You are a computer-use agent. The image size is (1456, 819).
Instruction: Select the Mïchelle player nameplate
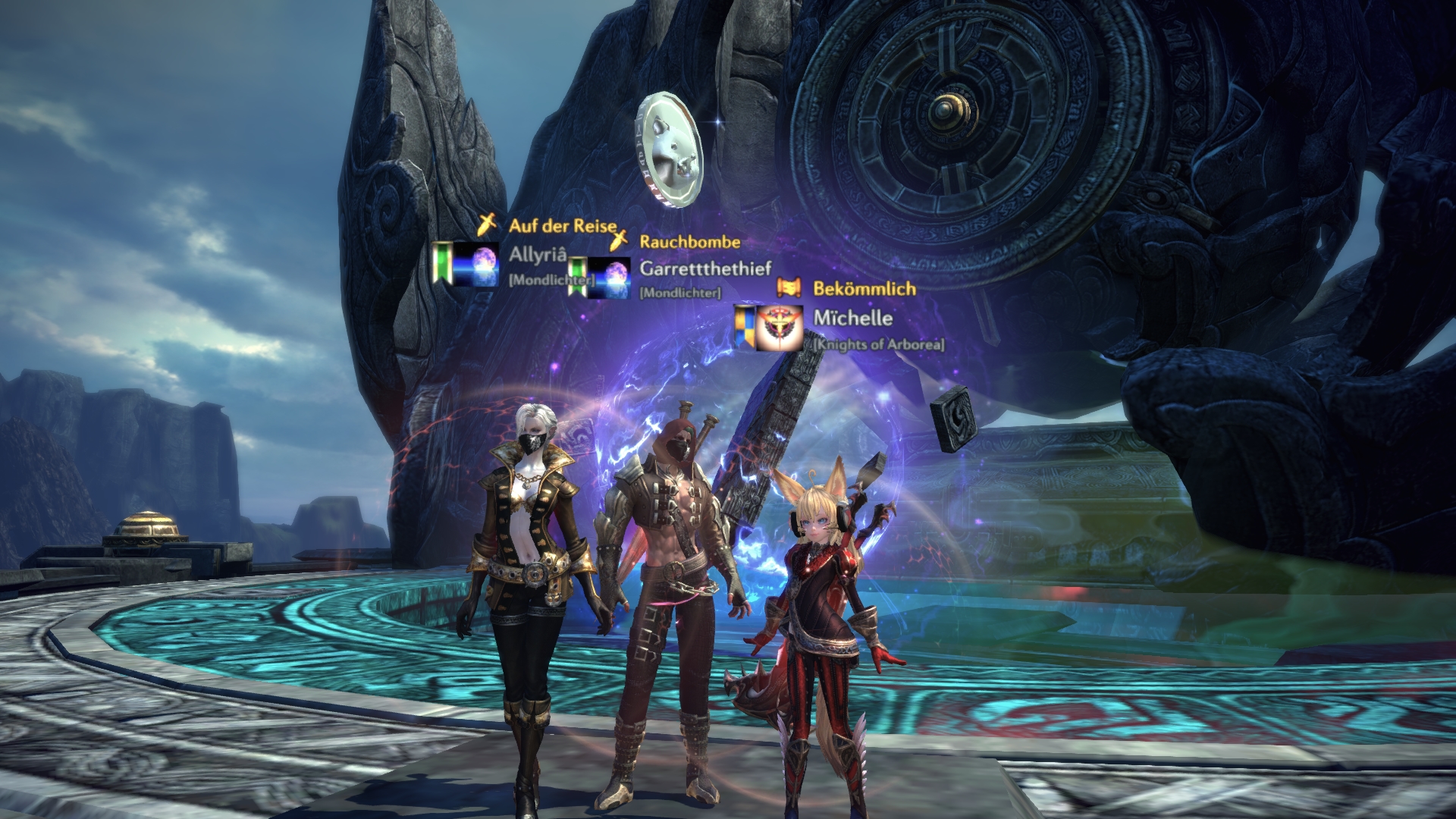point(852,318)
